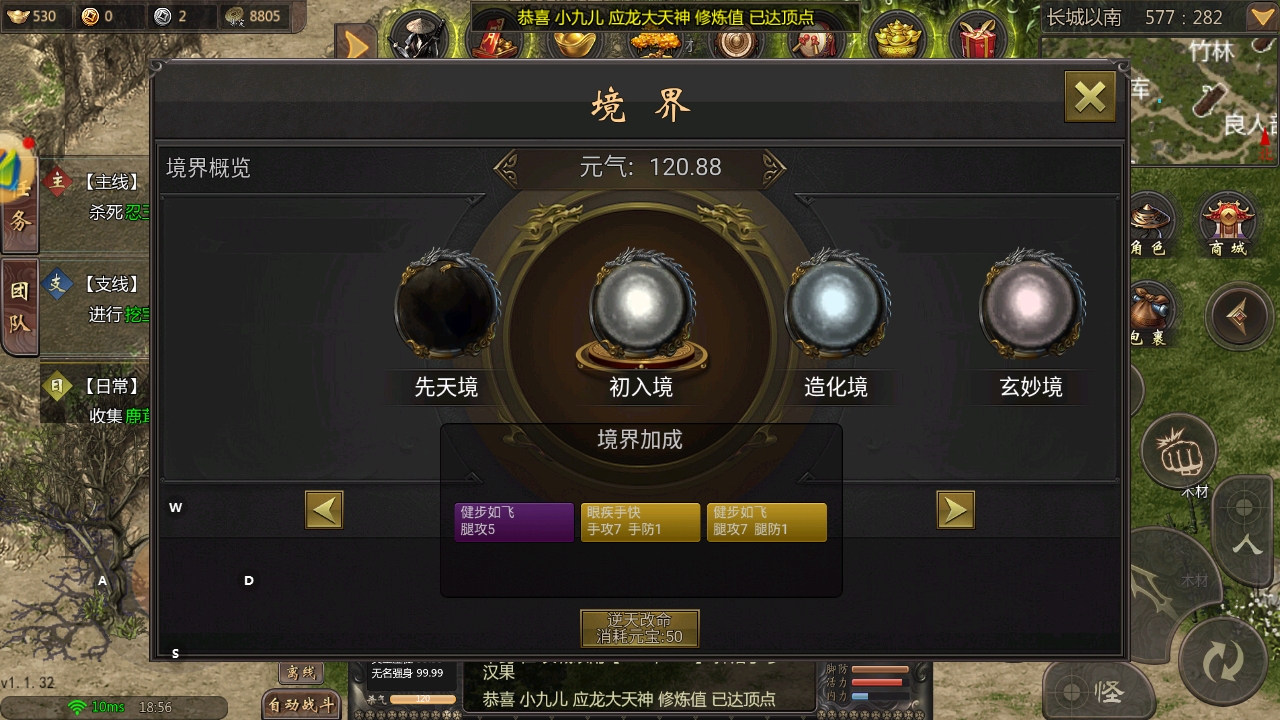1280x720 pixels.
Task: Click the left arrow to view previous realms
Action: pos(323,509)
